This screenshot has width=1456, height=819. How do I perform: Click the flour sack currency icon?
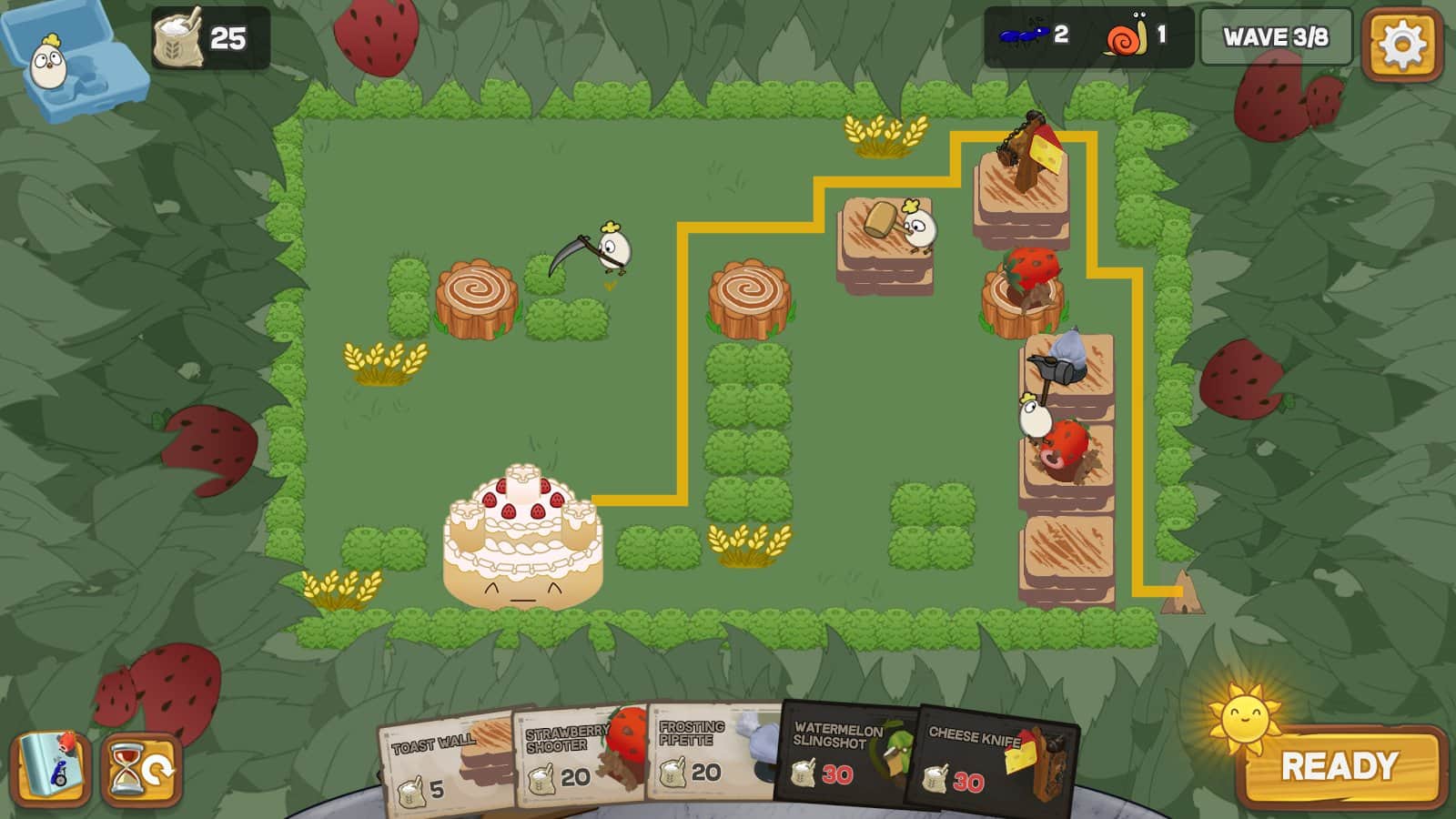point(178,36)
